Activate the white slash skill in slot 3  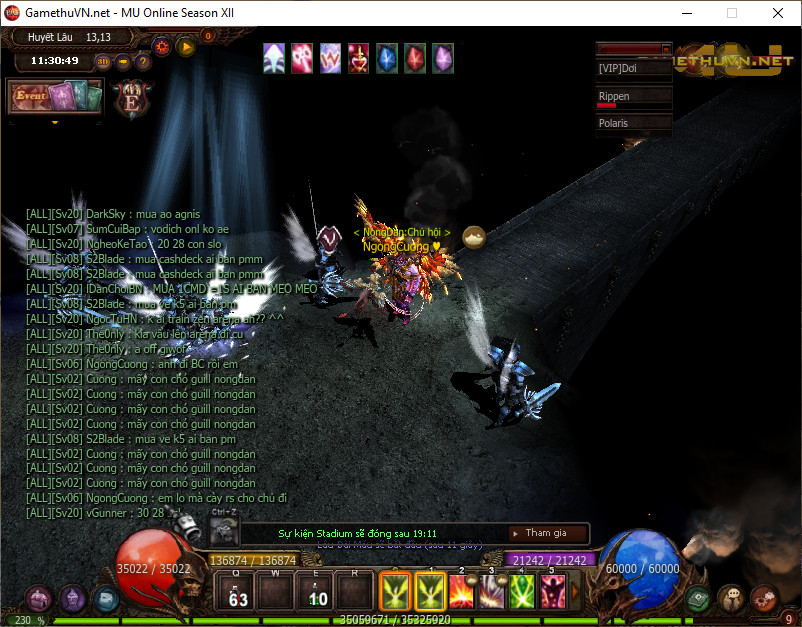pos(492,592)
